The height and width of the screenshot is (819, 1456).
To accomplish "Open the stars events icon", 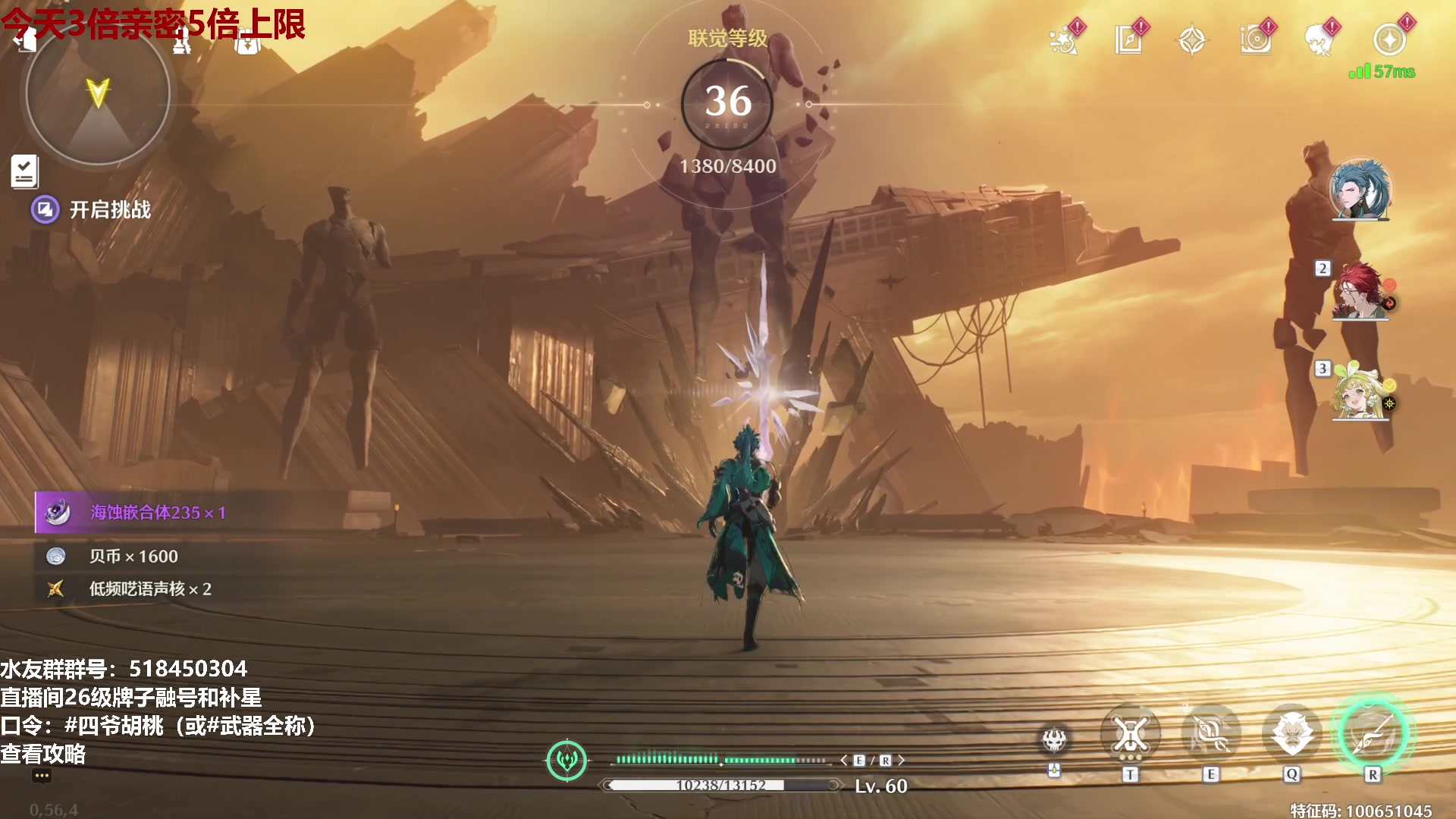I will pos(1064,40).
